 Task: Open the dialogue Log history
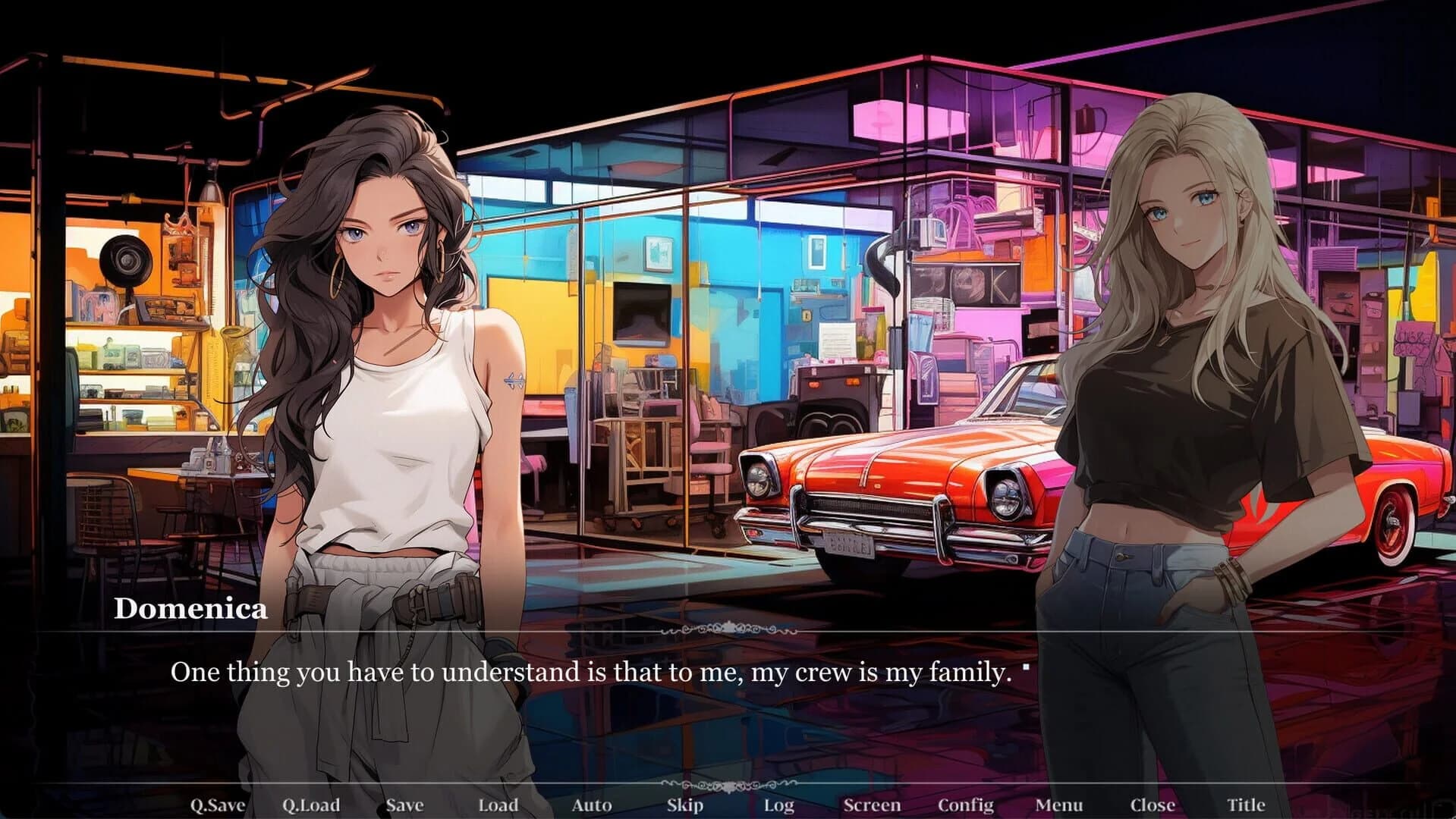click(780, 805)
